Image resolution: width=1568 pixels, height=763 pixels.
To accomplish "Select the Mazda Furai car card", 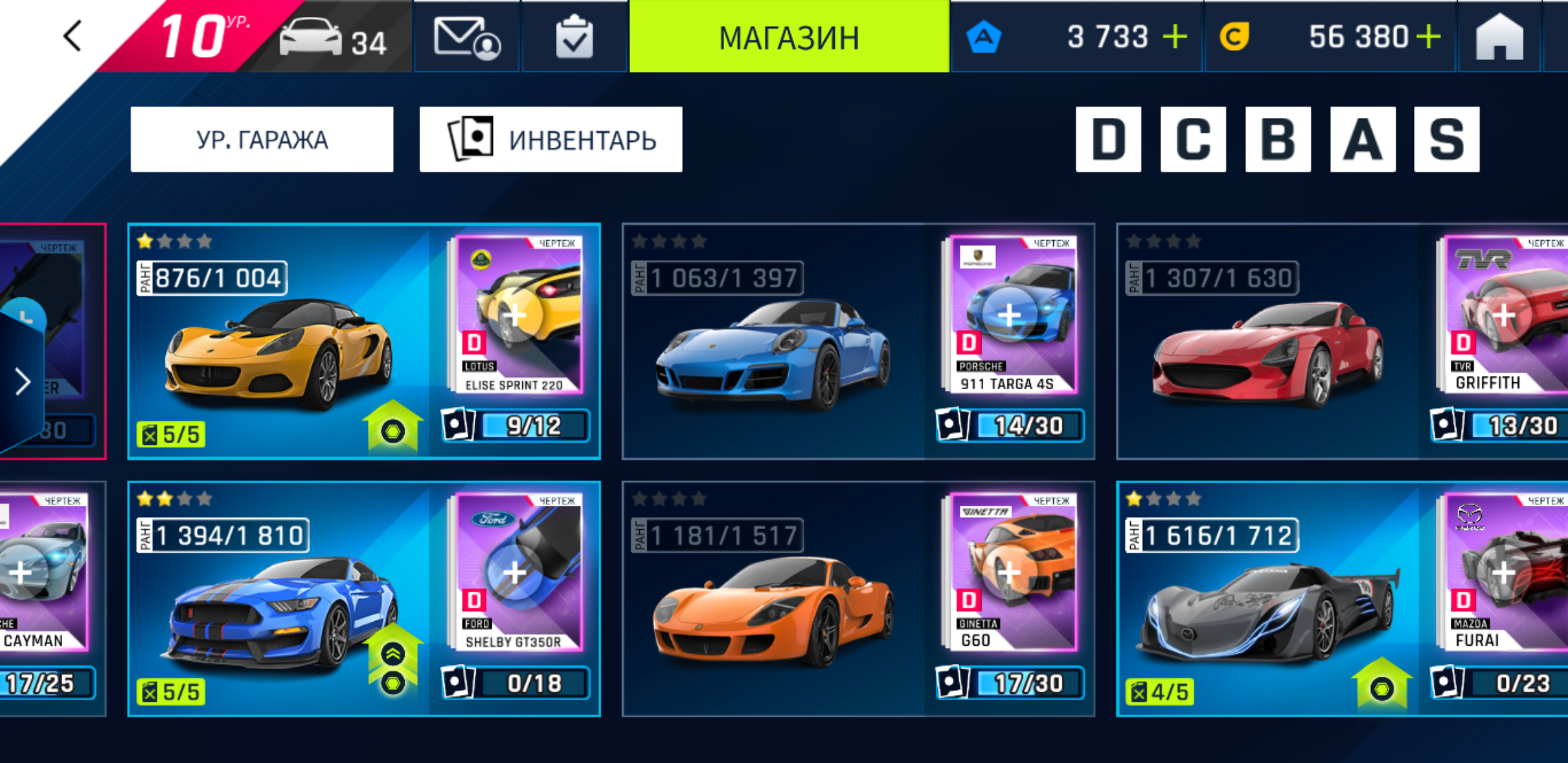I will [1268, 599].
